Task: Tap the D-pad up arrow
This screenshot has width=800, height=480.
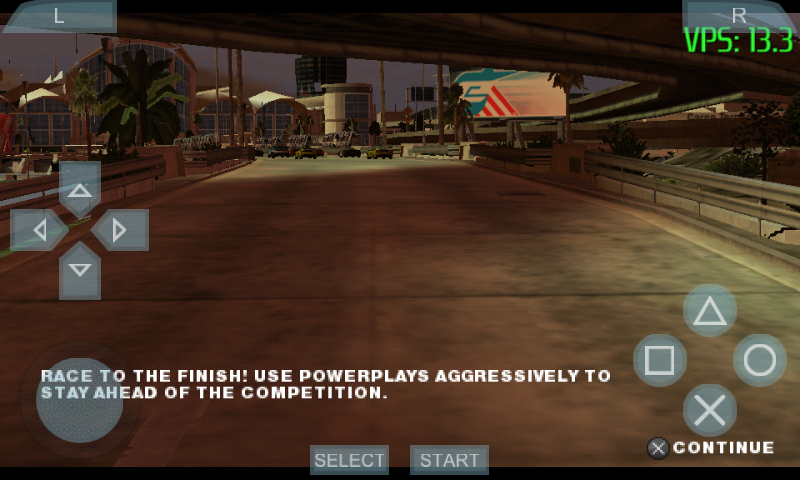Action: click(80, 190)
